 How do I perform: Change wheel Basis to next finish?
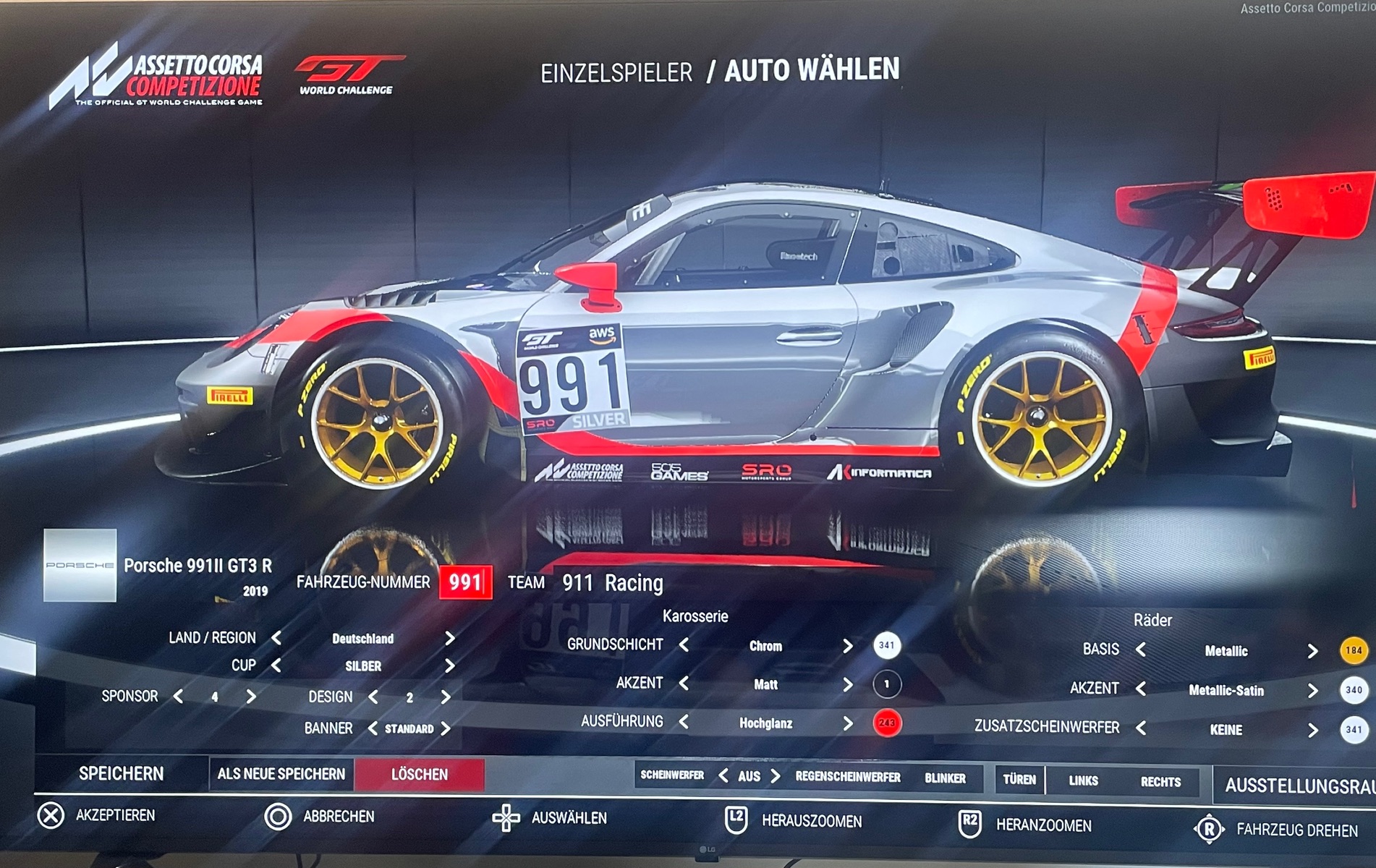[1312, 651]
